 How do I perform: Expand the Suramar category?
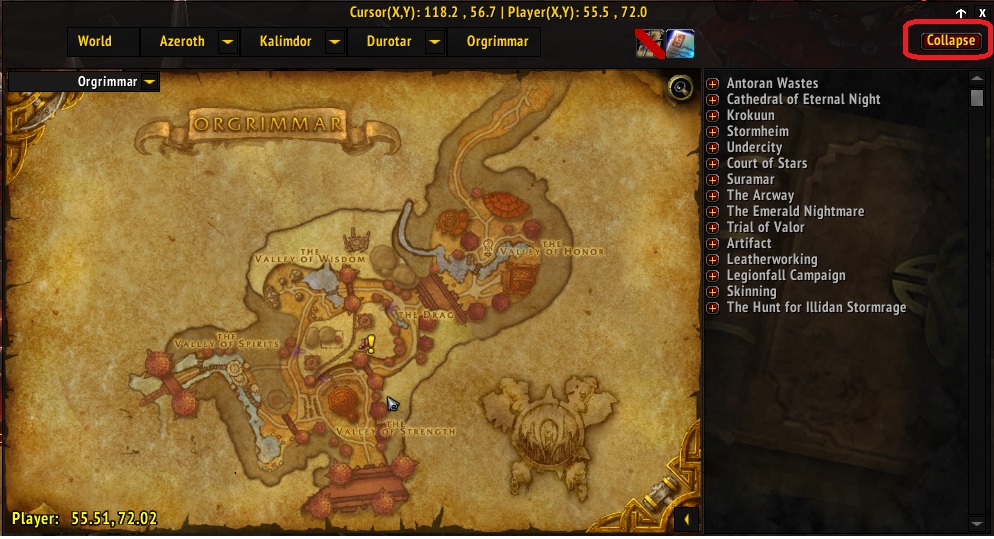pos(713,180)
